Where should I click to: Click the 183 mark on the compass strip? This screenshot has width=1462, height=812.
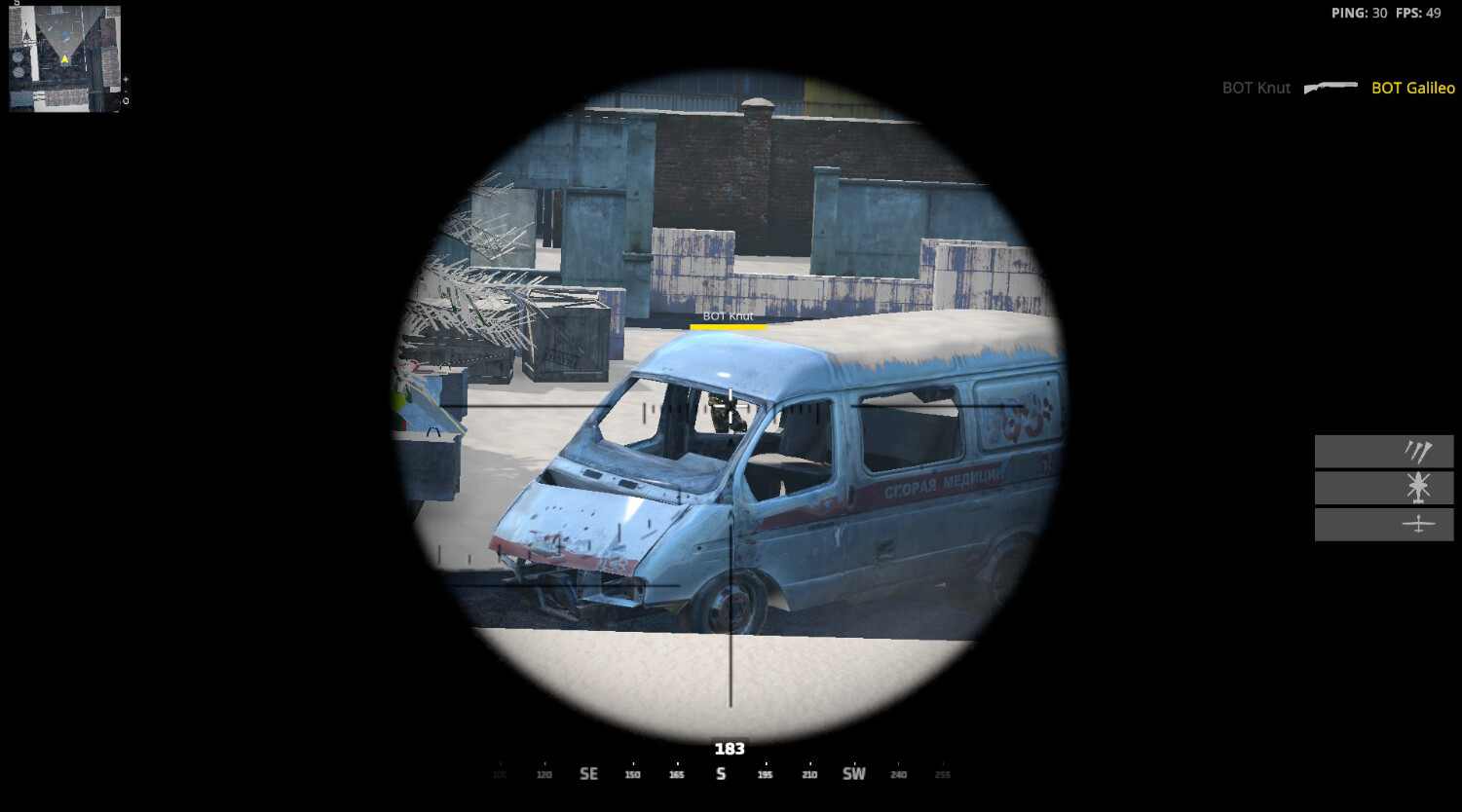pos(729,749)
